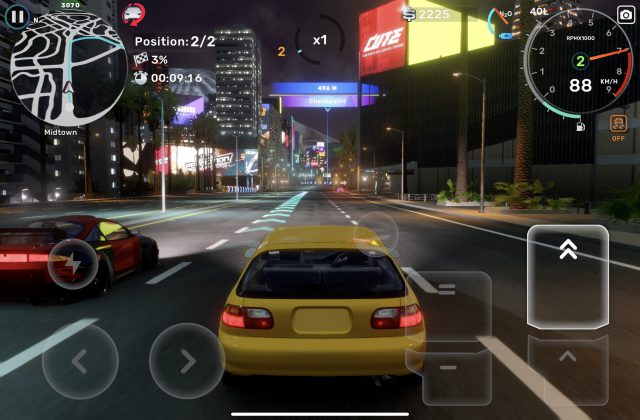Viewport: 640px width, 420px height.
Task: Pause the race
Action: (x=18, y=16)
